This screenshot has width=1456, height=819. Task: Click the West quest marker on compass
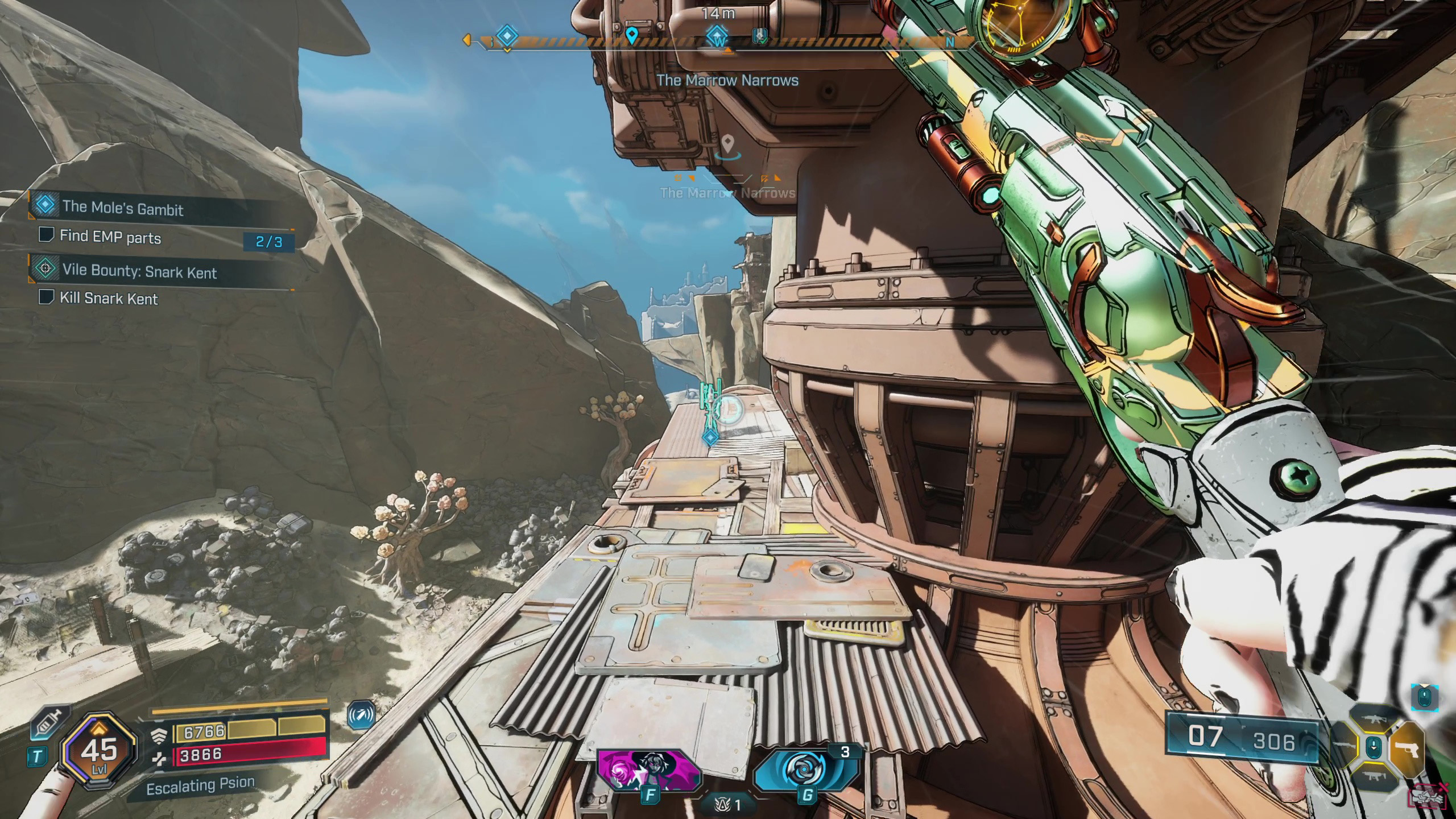pyautogui.click(x=718, y=37)
